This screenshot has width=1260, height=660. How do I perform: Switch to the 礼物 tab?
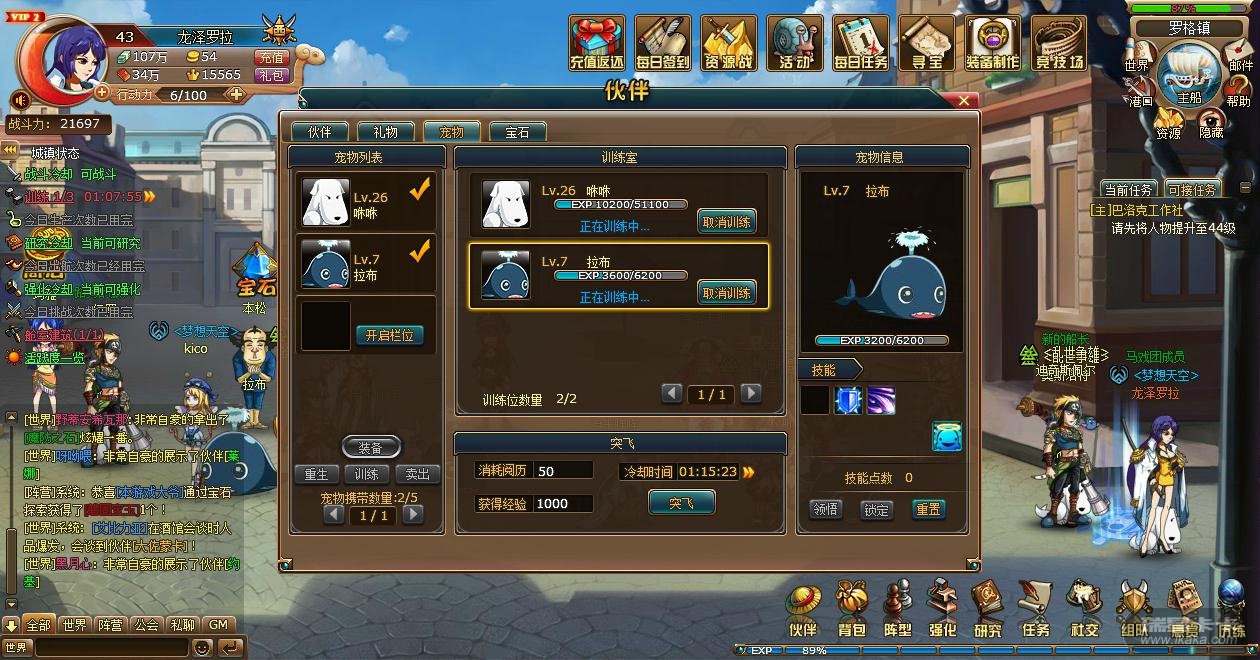tap(385, 132)
